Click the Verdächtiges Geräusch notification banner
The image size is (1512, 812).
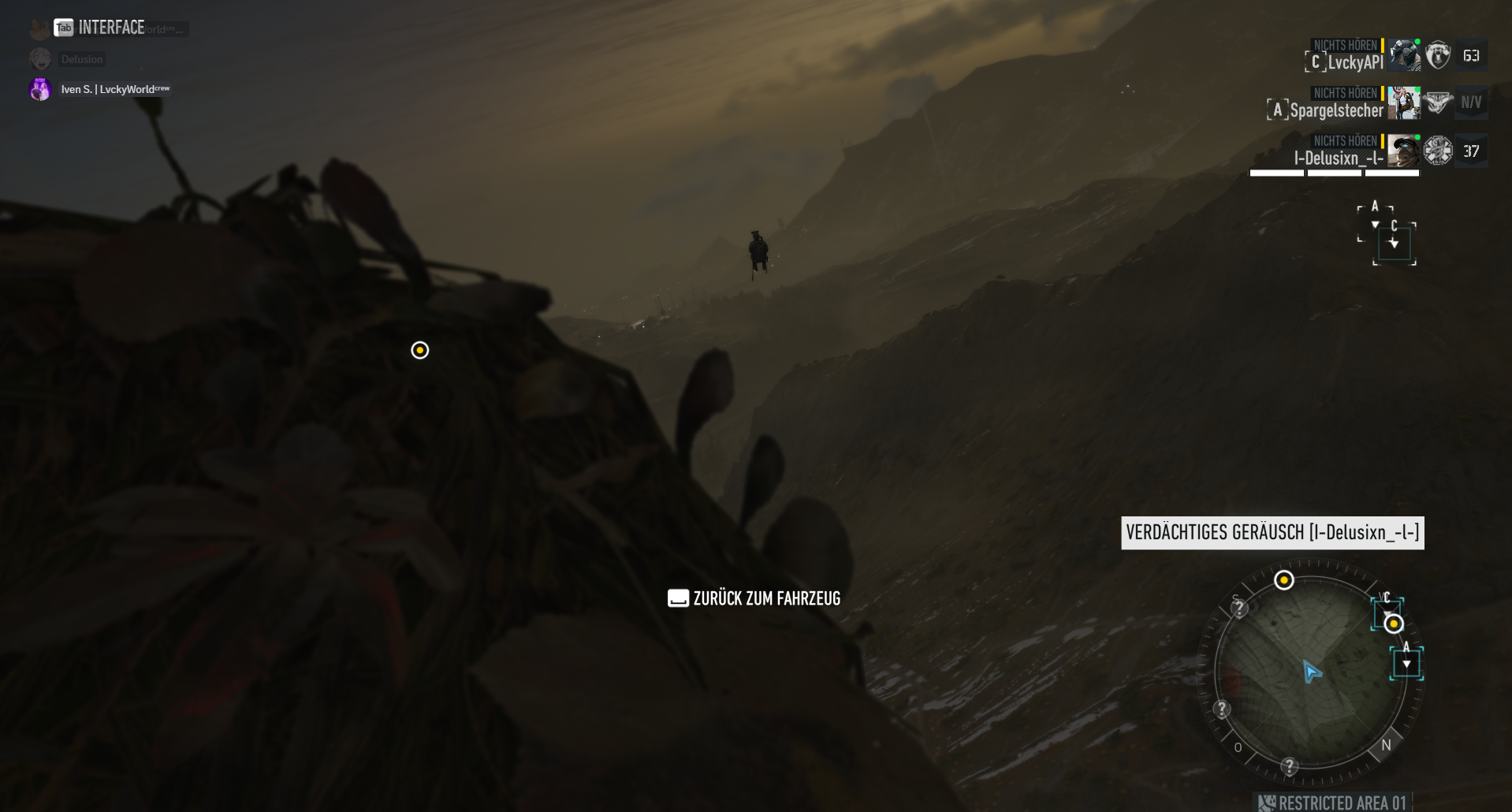tap(1272, 533)
